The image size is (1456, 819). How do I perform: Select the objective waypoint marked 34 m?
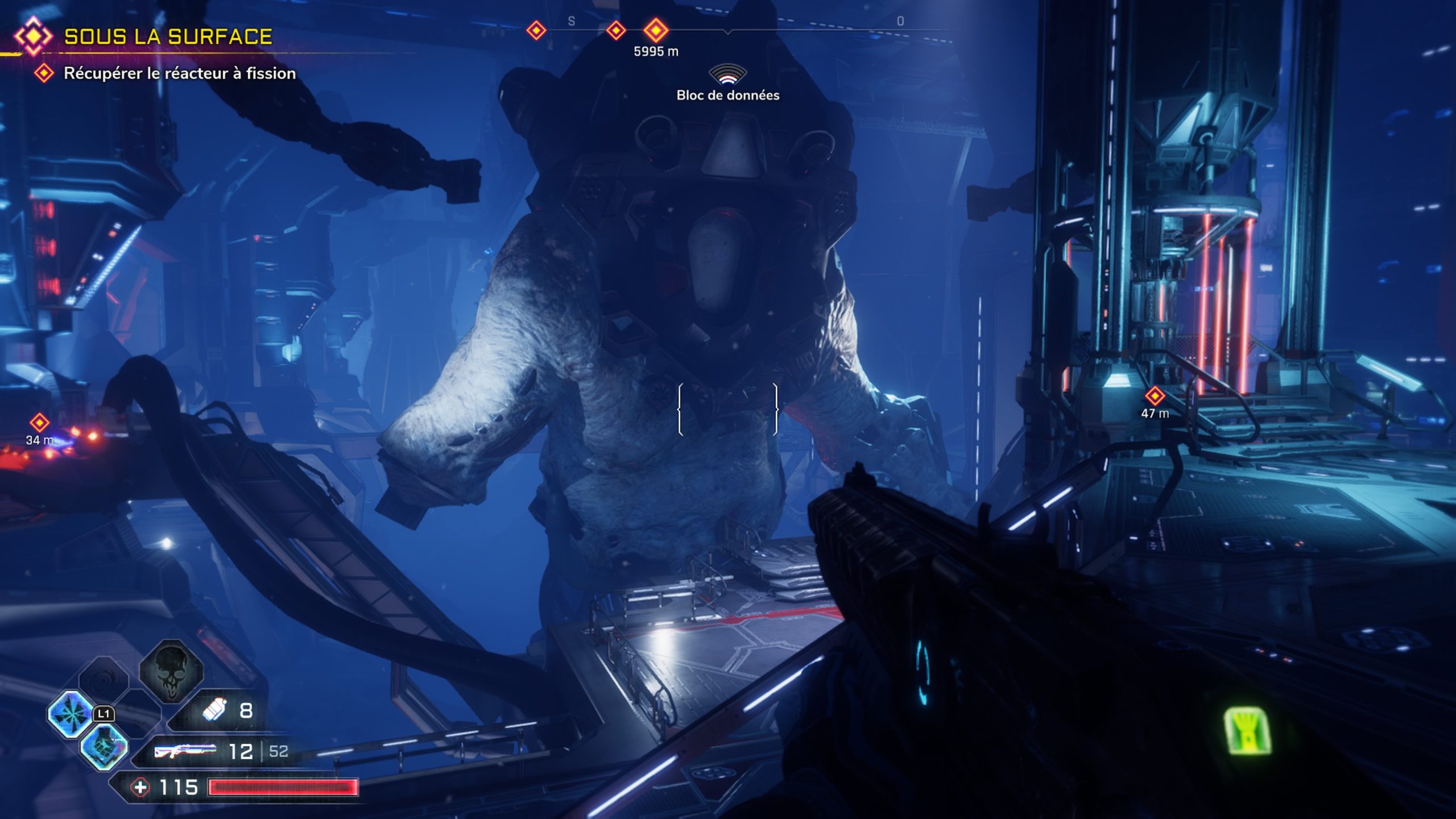tap(39, 423)
